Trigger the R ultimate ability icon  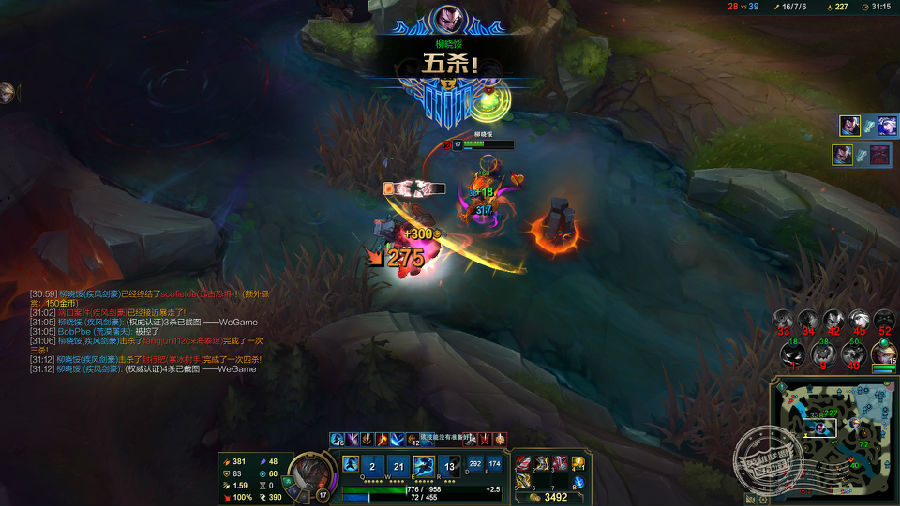tap(450, 466)
